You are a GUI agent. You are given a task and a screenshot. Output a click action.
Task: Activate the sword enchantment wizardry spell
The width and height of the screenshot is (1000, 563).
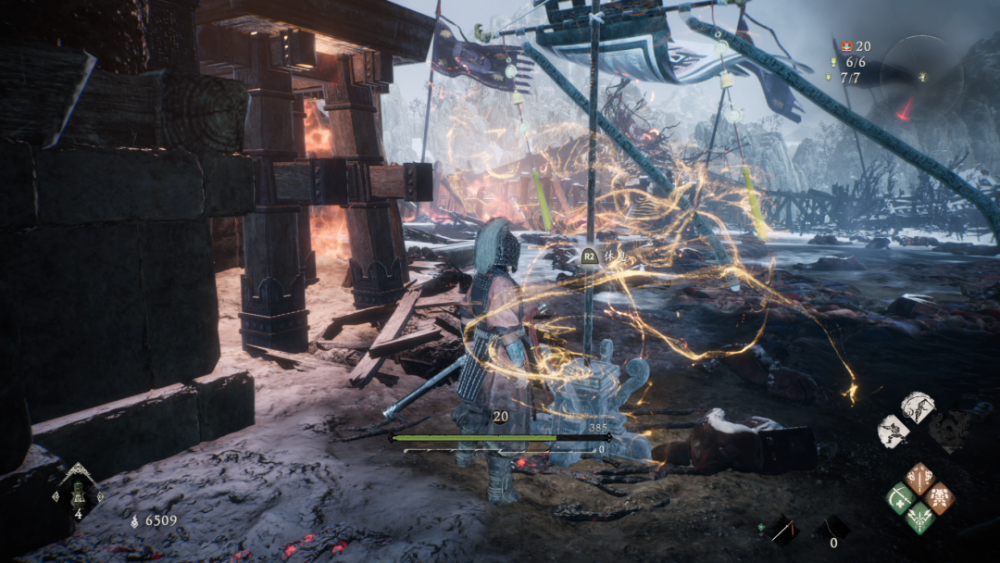920,477
